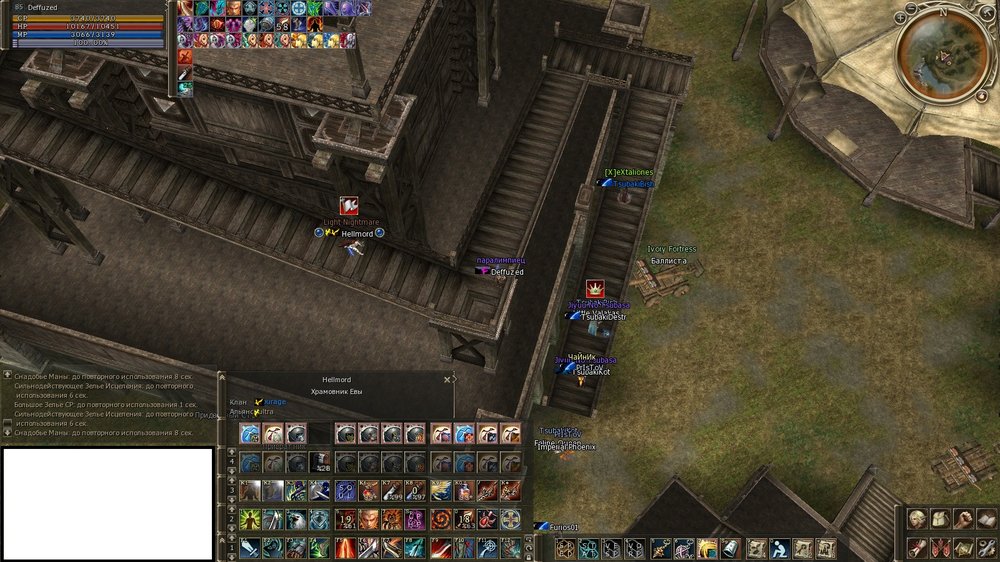Close the Hellmord target window

(447, 380)
